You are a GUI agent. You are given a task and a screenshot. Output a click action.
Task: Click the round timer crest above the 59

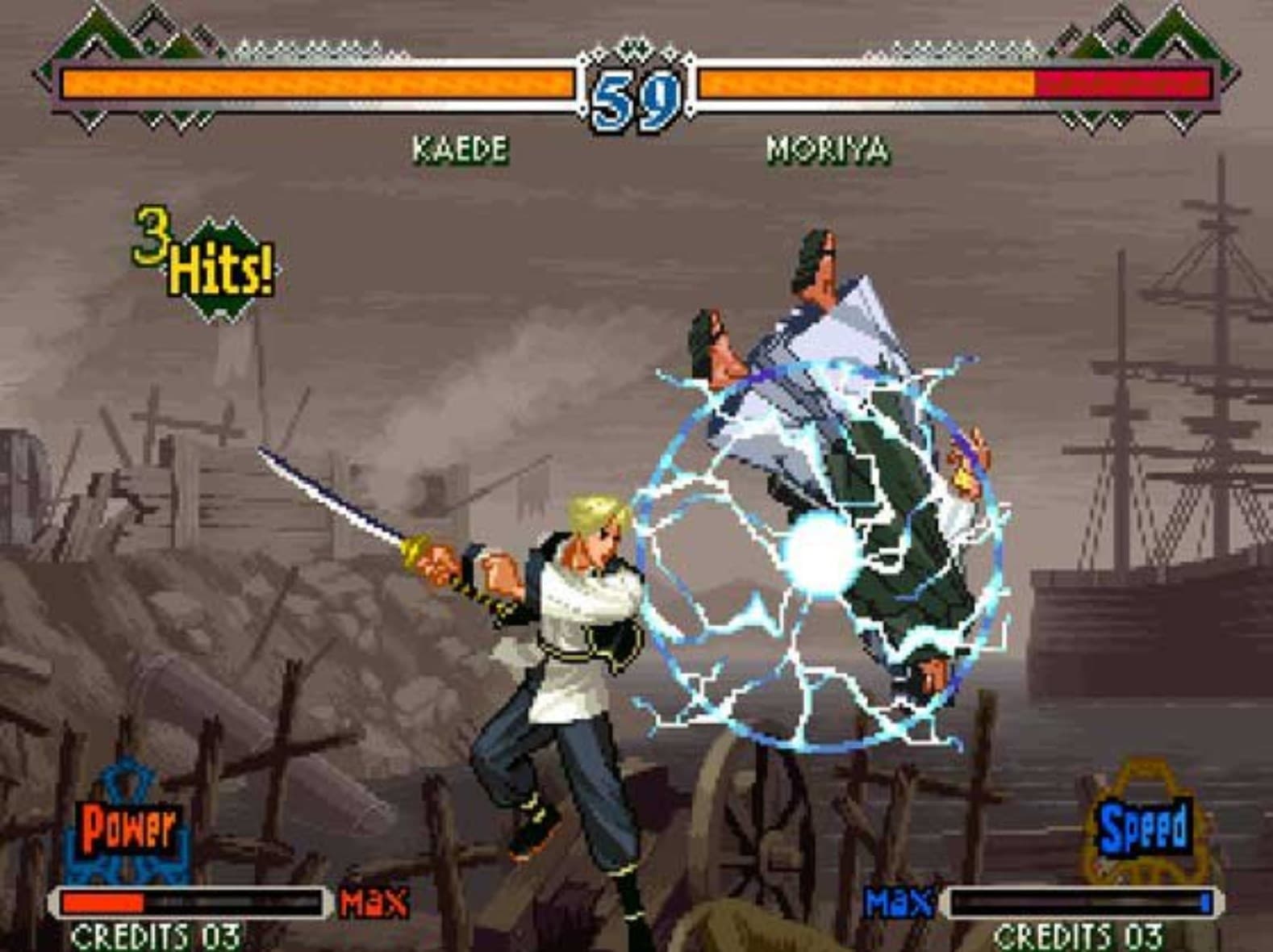(636, 47)
